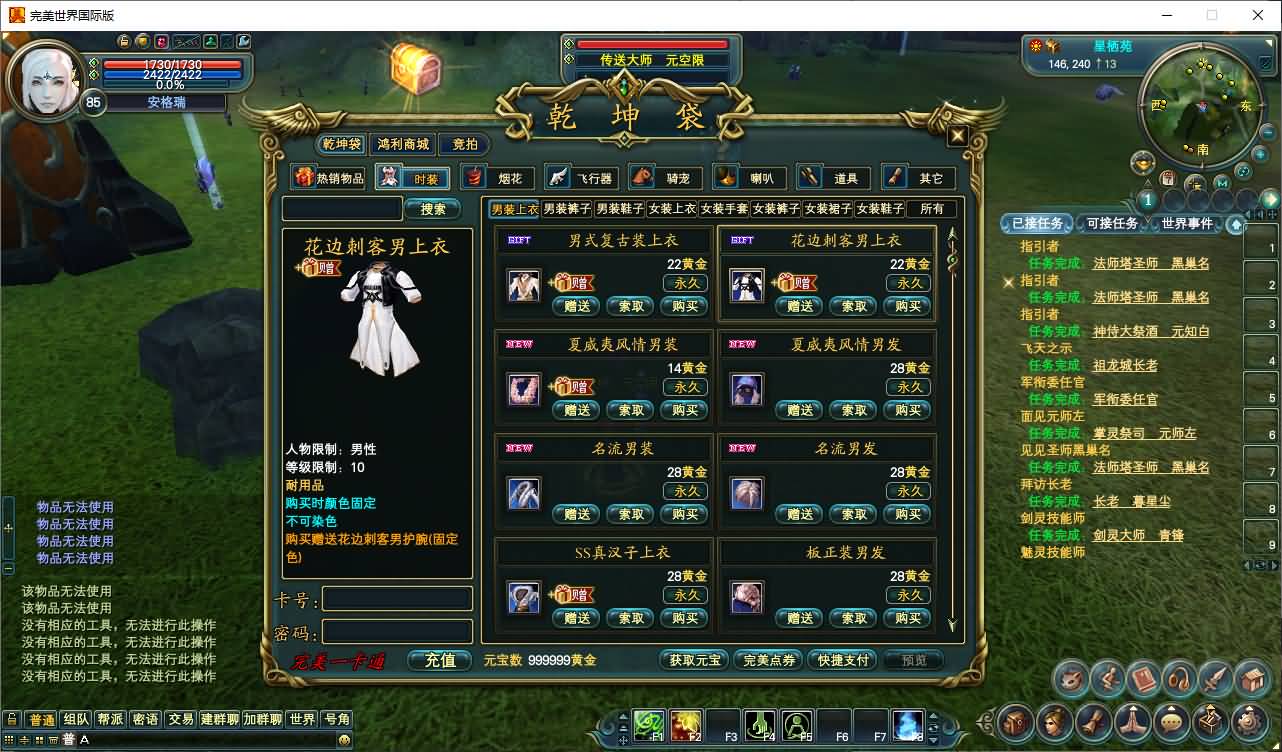Open the calendar icon beside the minimap
This screenshot has width=1282, height=752.
[x=1168, y=177]
